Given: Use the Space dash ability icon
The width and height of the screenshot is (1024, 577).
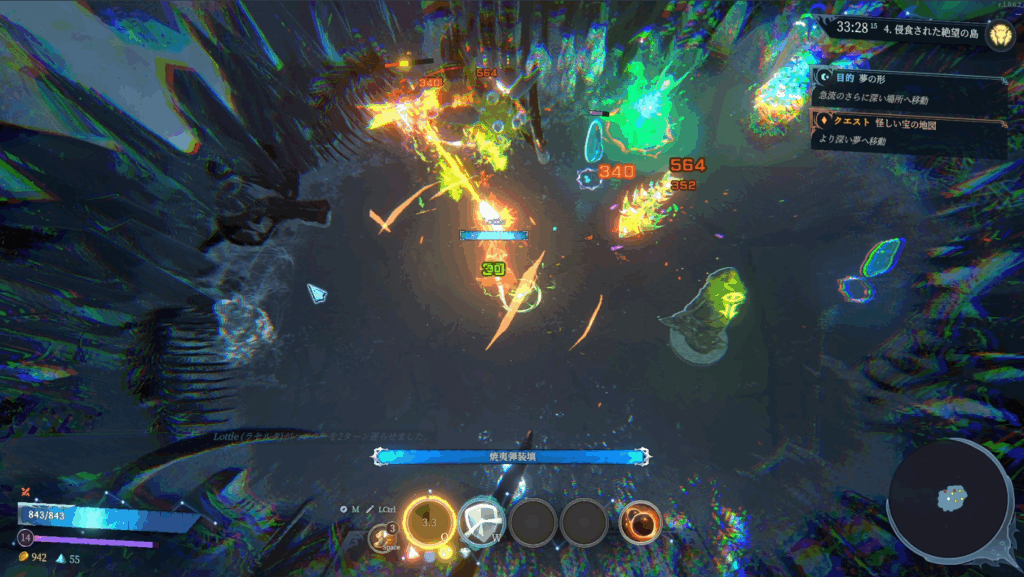Looking at the screenshot, I should point(381,537).
